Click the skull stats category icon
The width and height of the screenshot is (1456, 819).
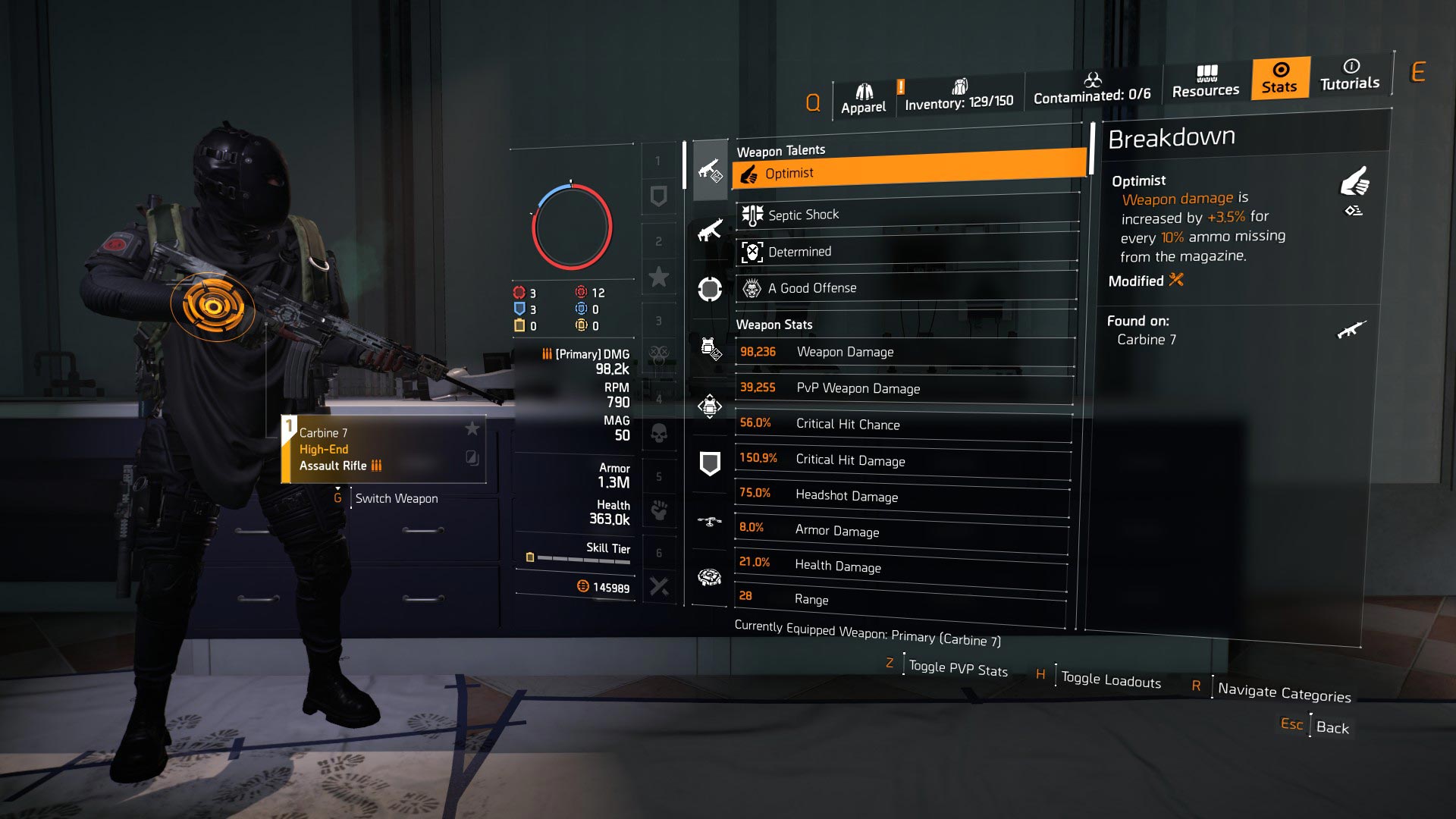pyautogui.click(x=659, y=432)
